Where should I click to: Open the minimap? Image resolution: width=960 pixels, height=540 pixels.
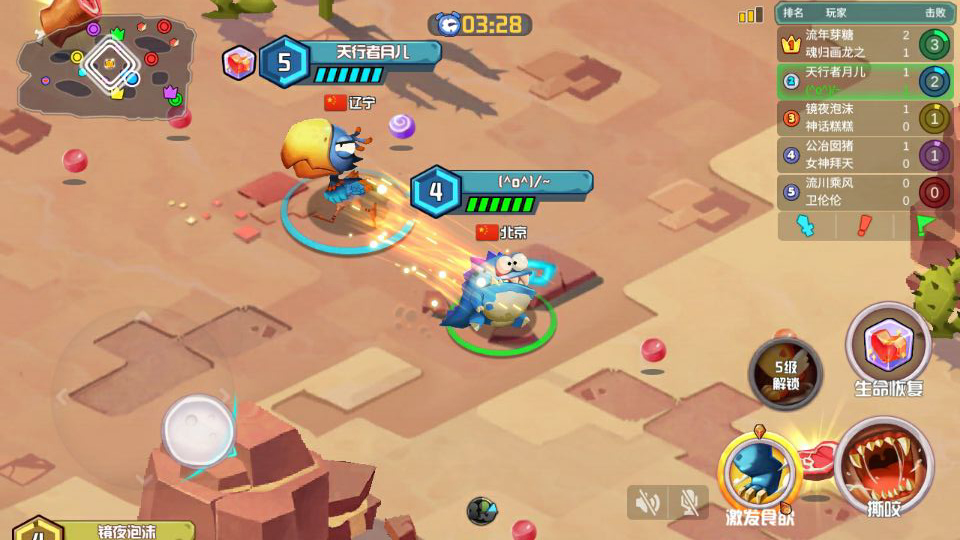pos(105,66)
